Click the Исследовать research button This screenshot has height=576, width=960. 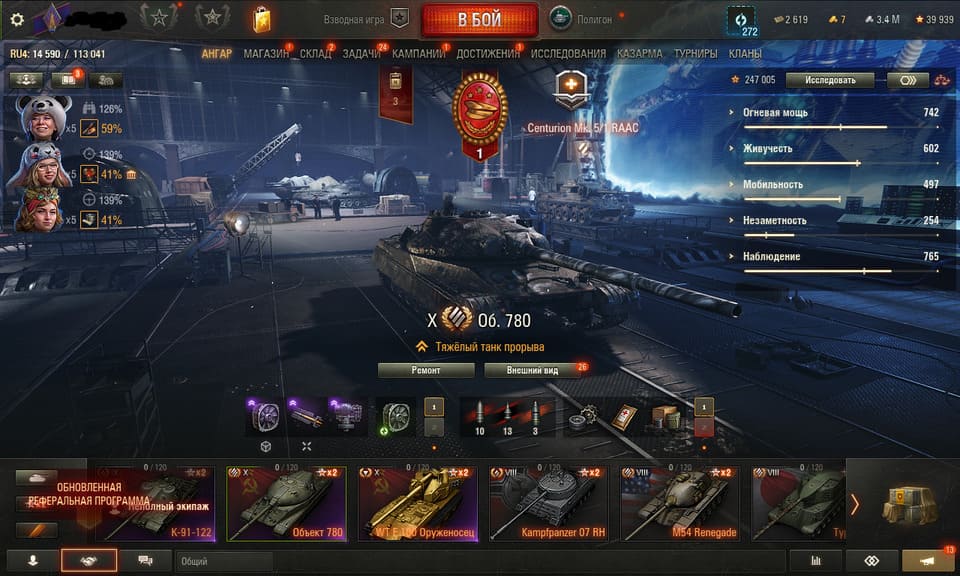(x=829, y=80)
